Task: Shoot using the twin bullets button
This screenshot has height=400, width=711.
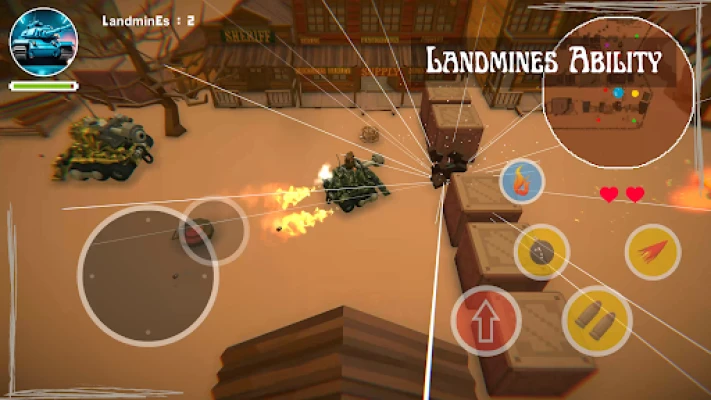Action: [596, 320]
